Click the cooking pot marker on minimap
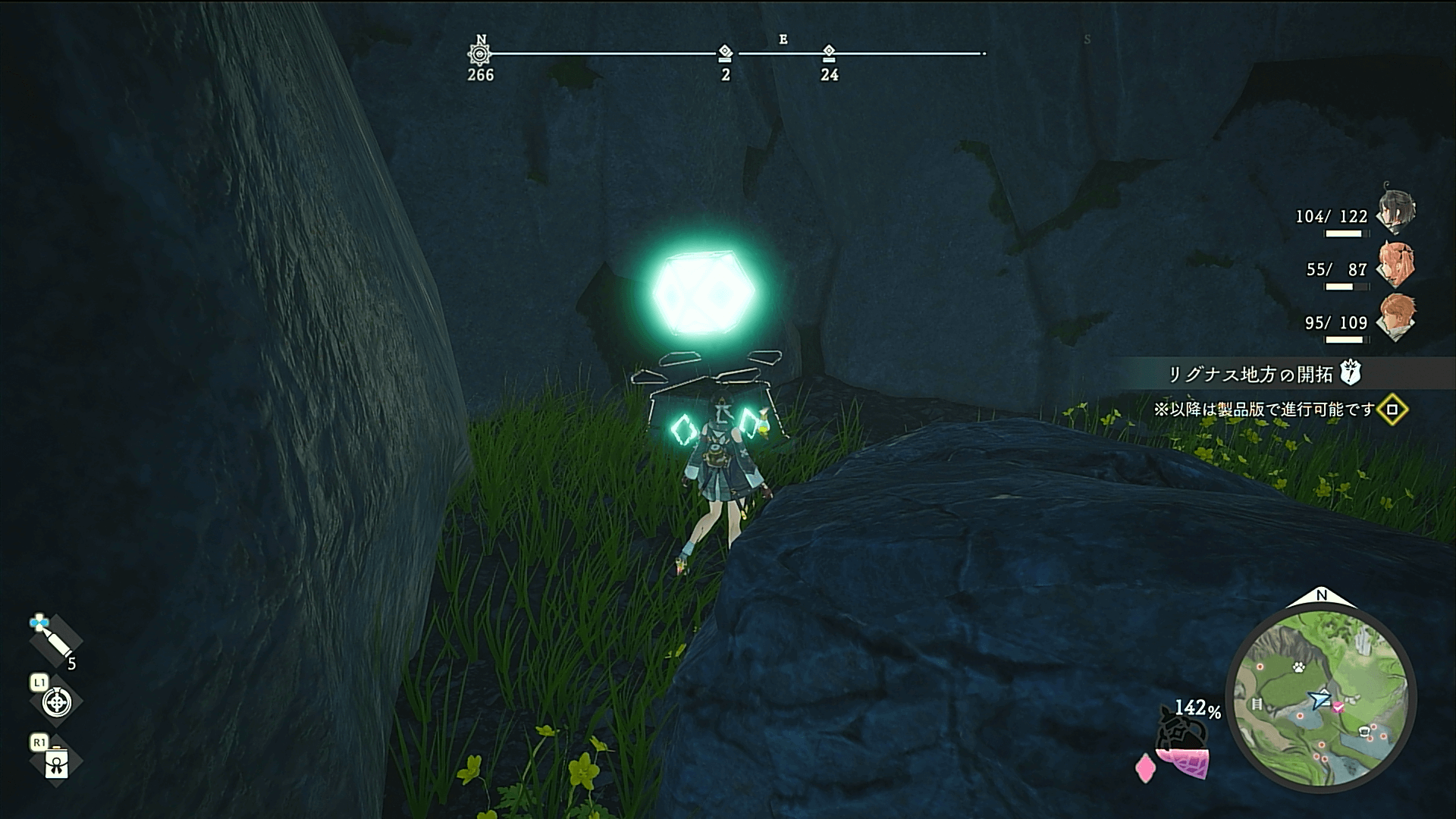 tap(1364, 732)
